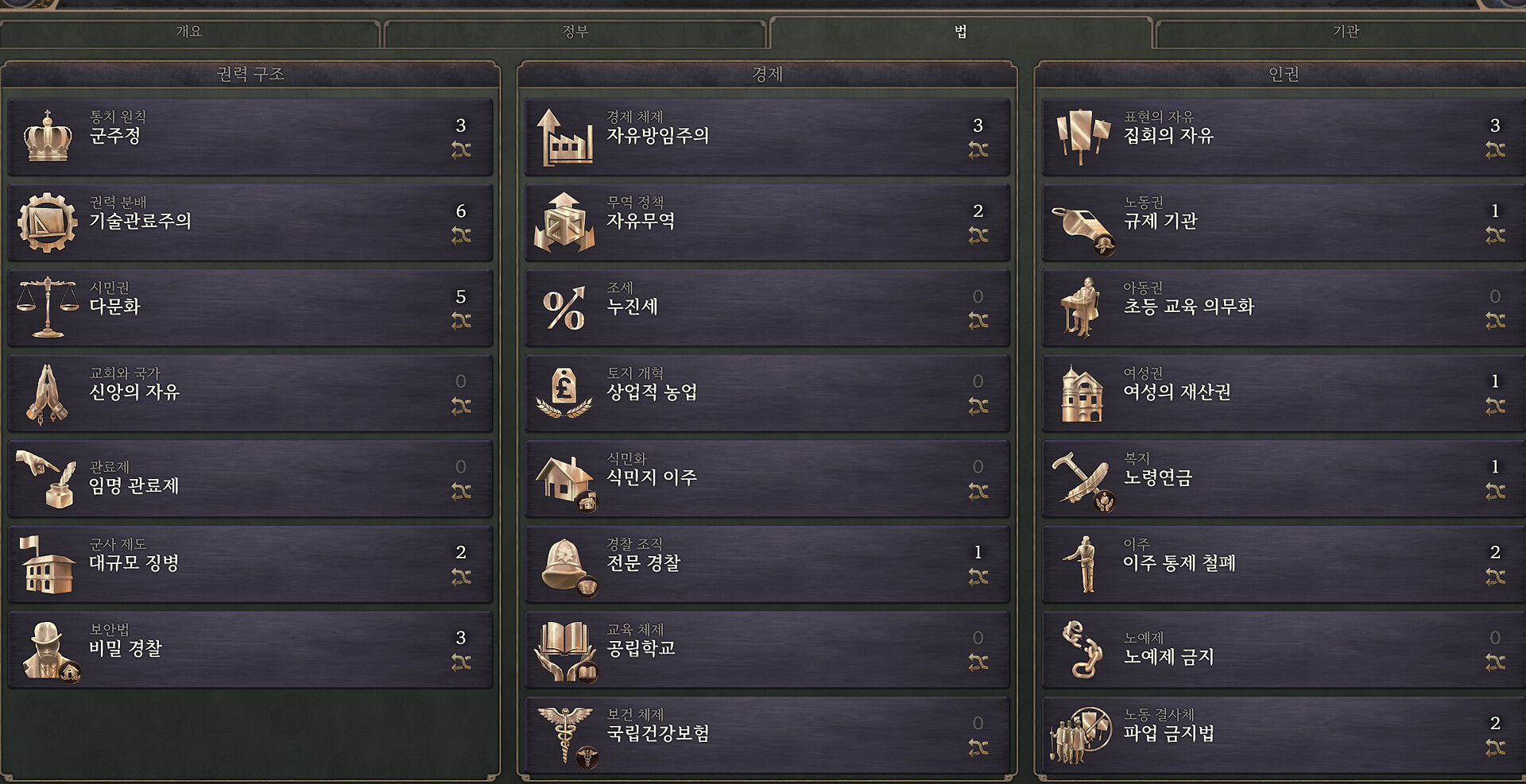
Task: Open the 전문 경찰 policing law
Action: click(x=767, y=564)
